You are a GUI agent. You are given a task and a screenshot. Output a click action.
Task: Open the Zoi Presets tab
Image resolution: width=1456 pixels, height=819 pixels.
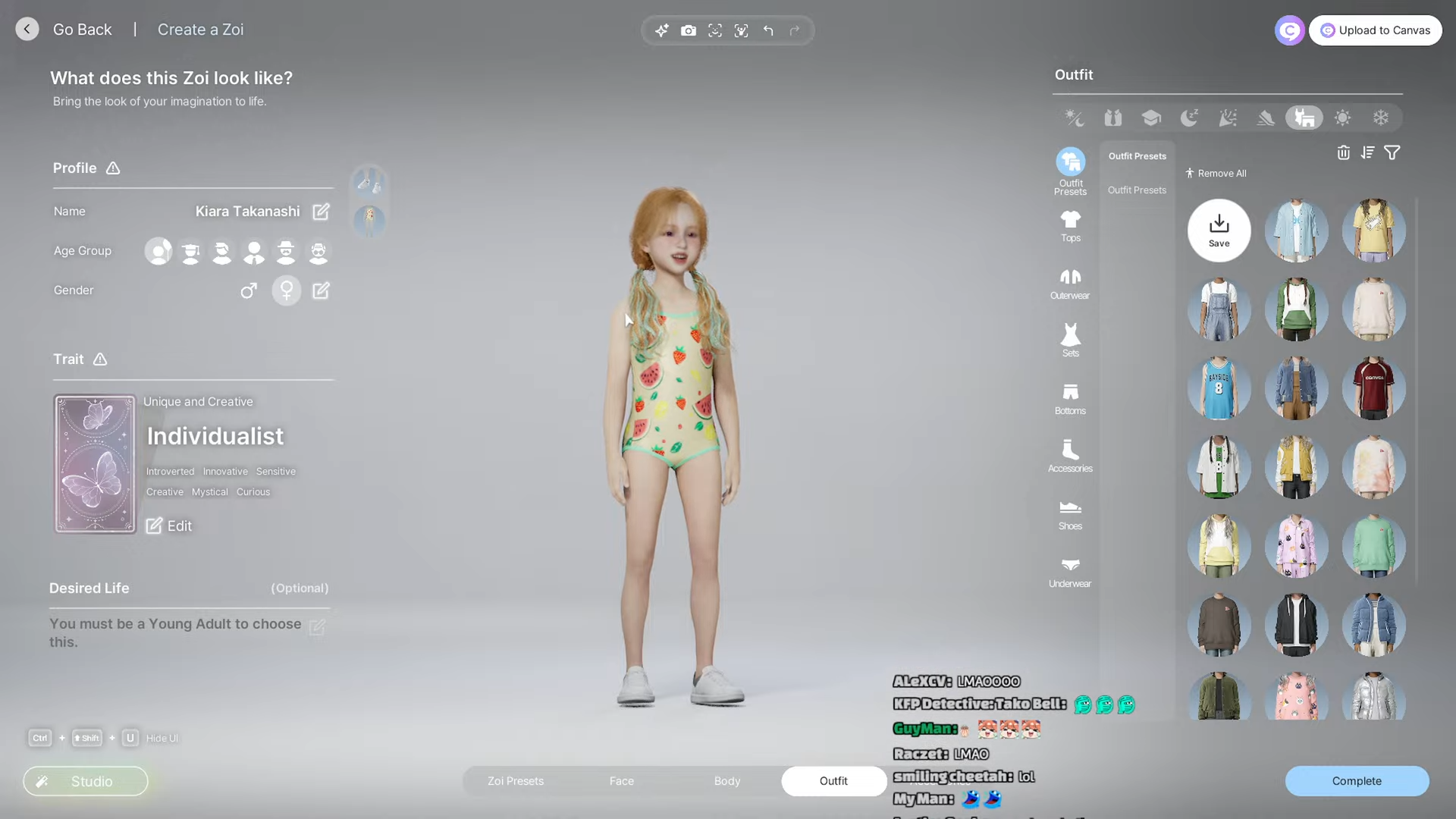tap(516, 781)
